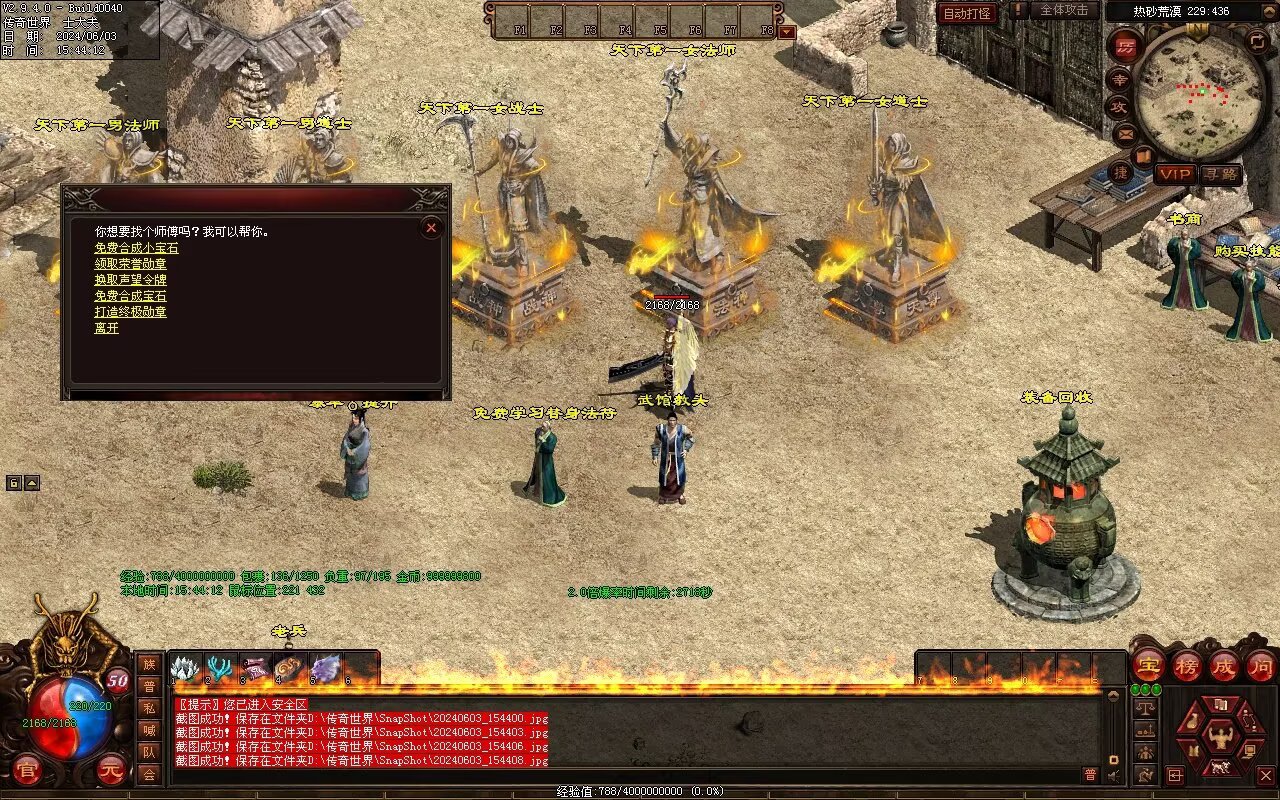Click the 全体攻击 attack mode button
Image resolution: width=1280 pixels, height=800 pixels.
click(1063, 10)
